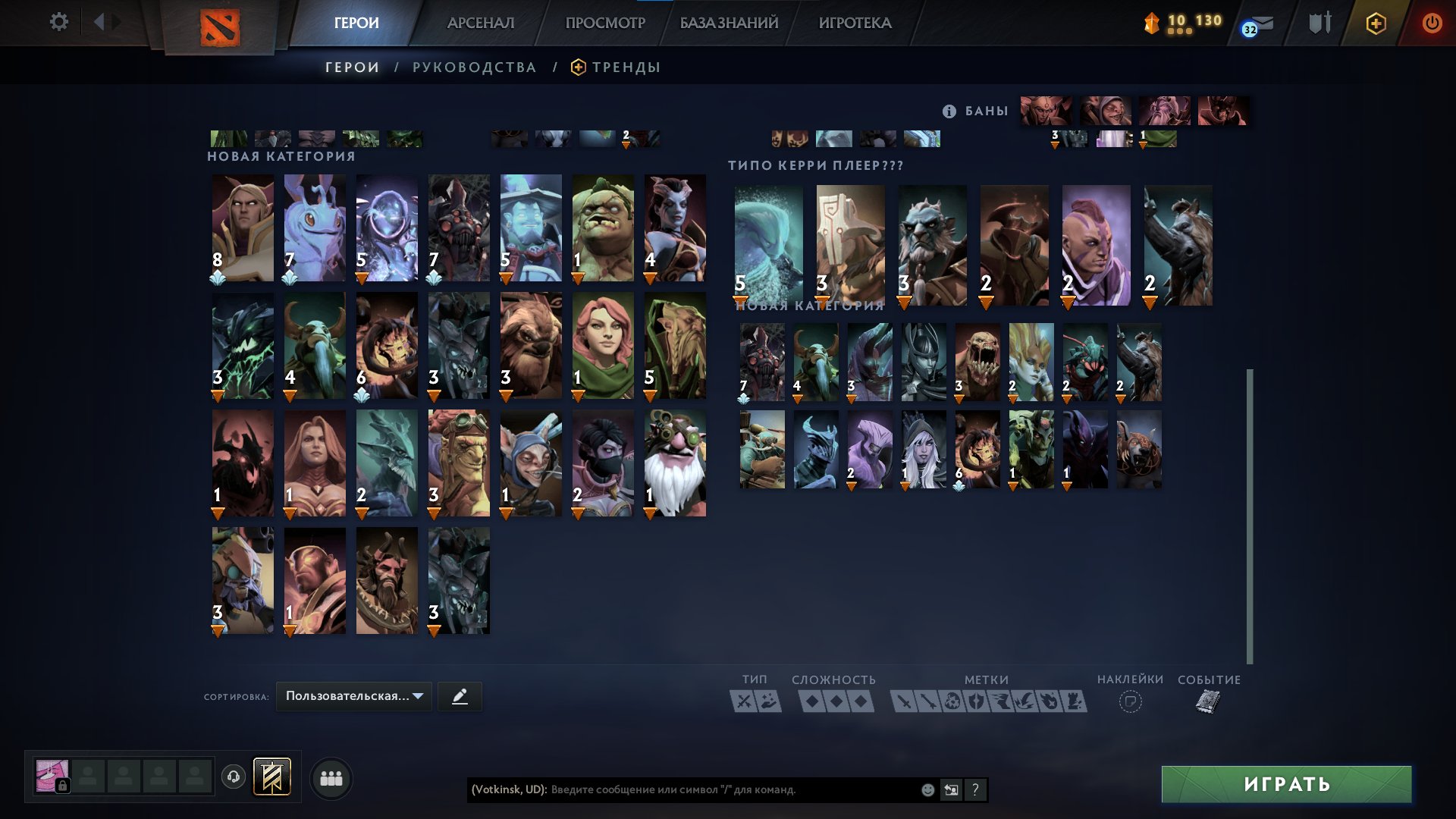Toggle the hardest difficulty diamond under СЛОЖНОСТЬ
The height and width of the screenshot is (819, 1456).
[x=861, y=701]
